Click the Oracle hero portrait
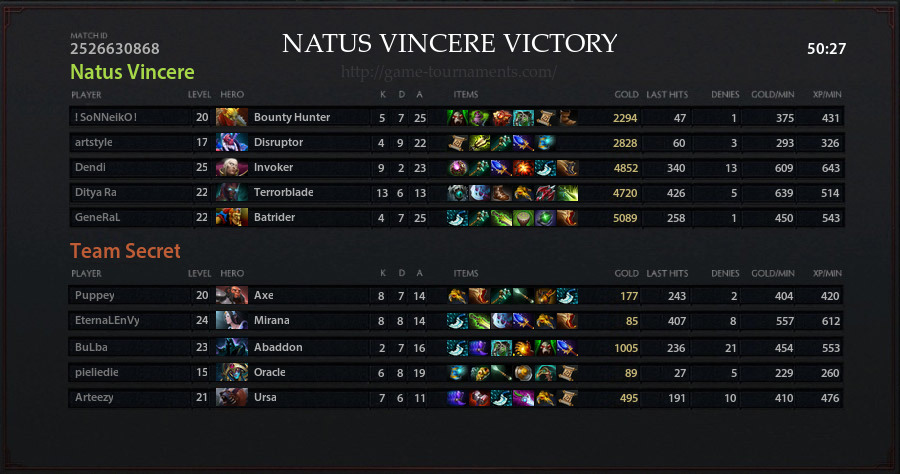 [232, 372]
